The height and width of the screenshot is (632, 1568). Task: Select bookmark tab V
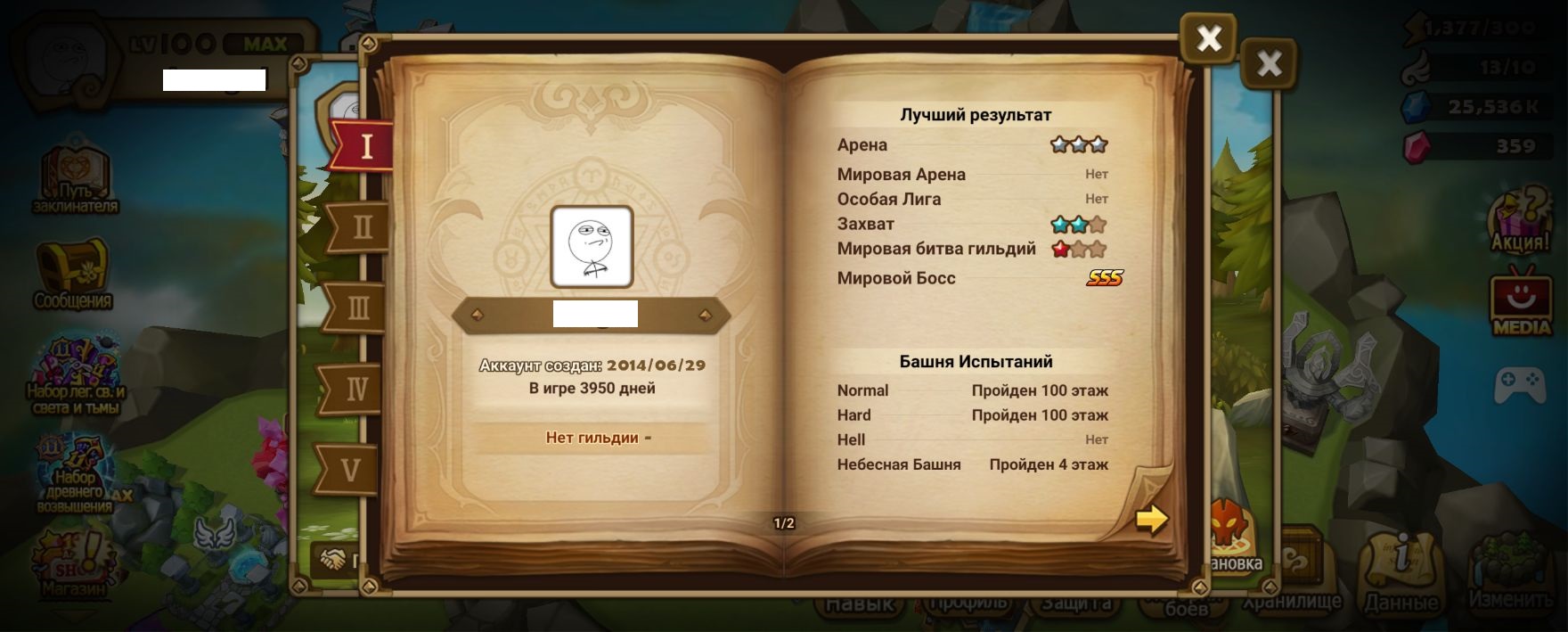[351, 469]
